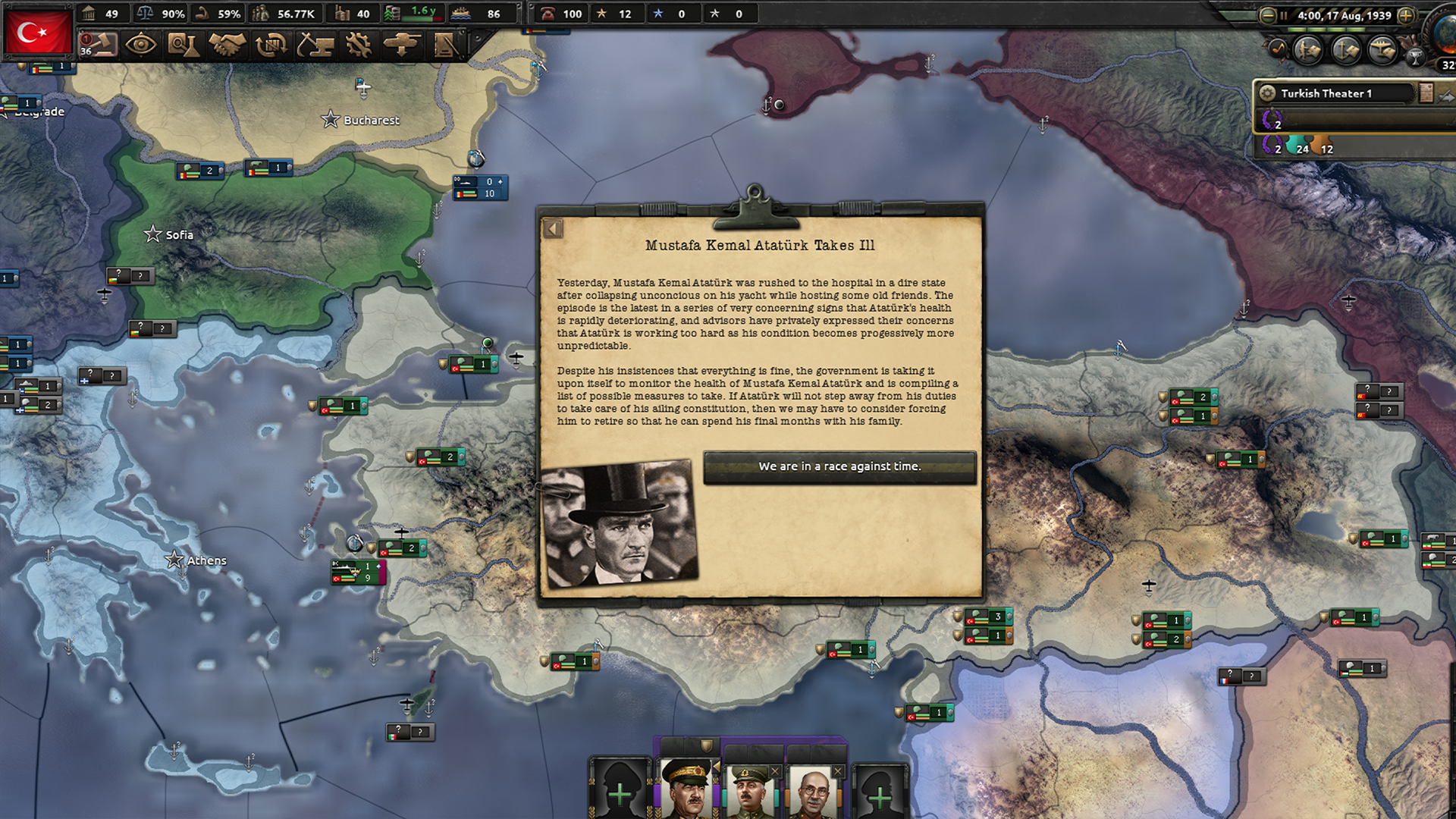
Task: Open the deployment menu with the tank icon
Action: pyautogui.click(x=402, y=46)
